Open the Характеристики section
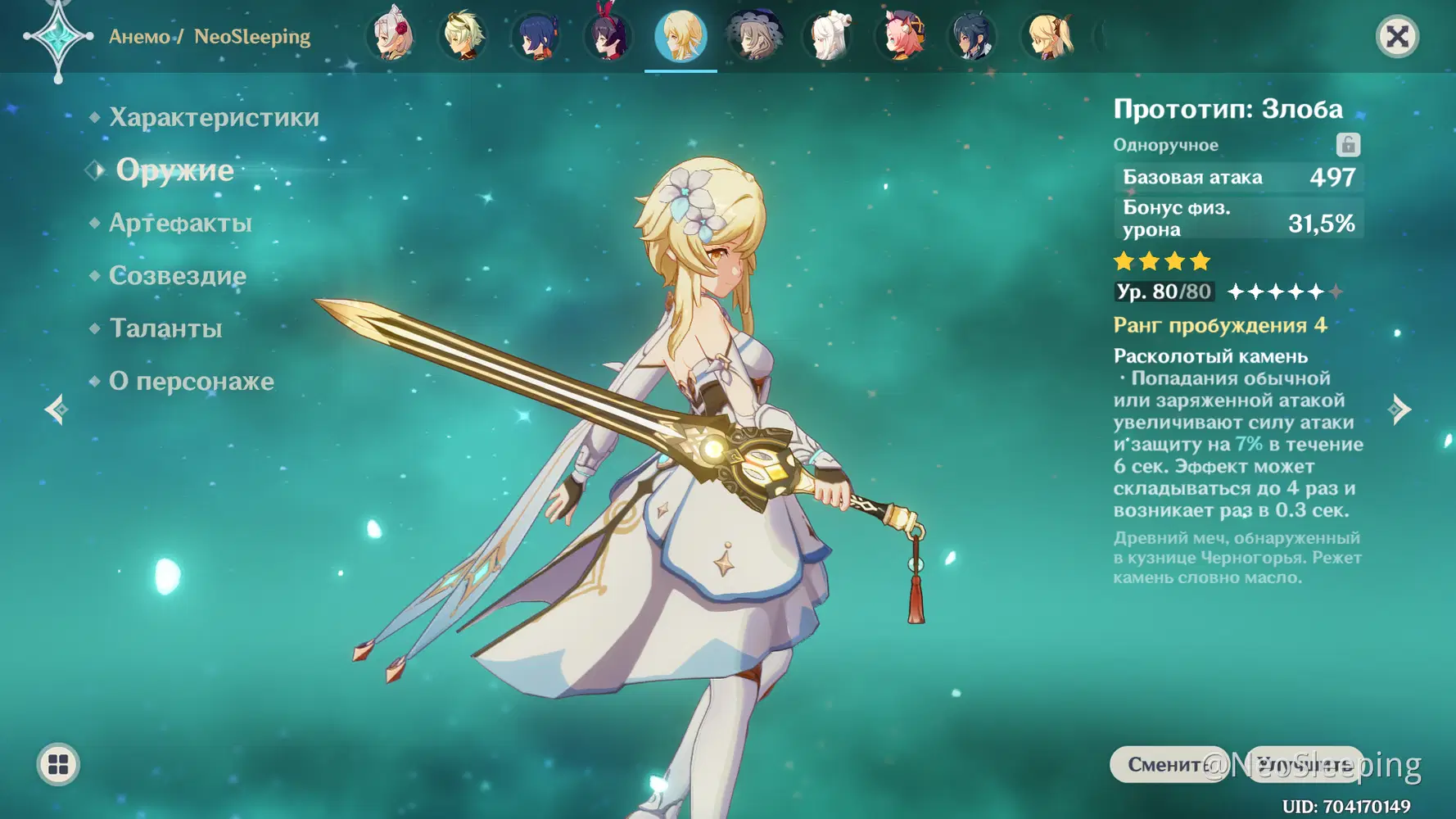Viewport: 1456px width, 819px height. click(x=214, y=118)
